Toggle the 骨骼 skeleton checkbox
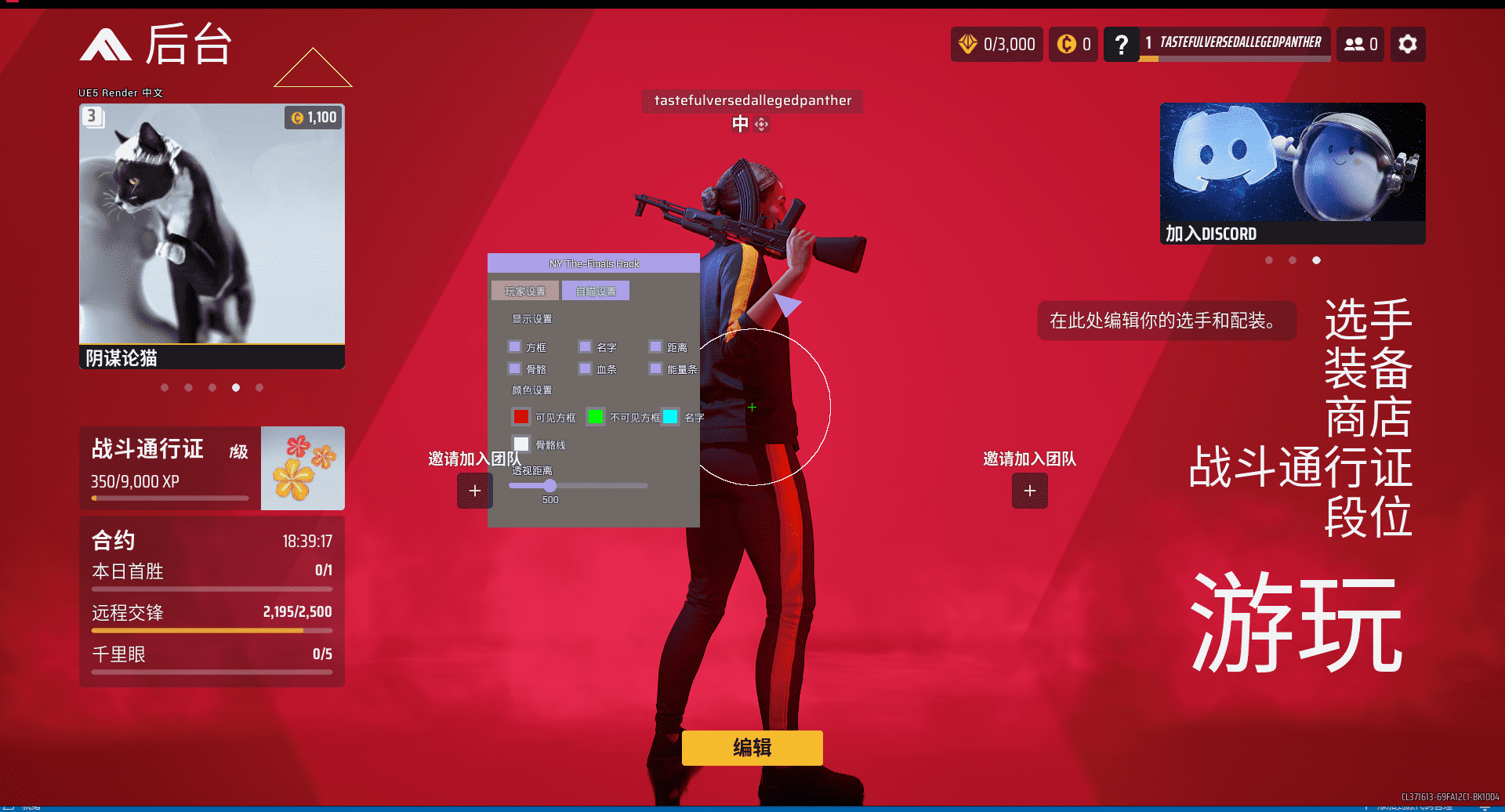 coord(515,368)
